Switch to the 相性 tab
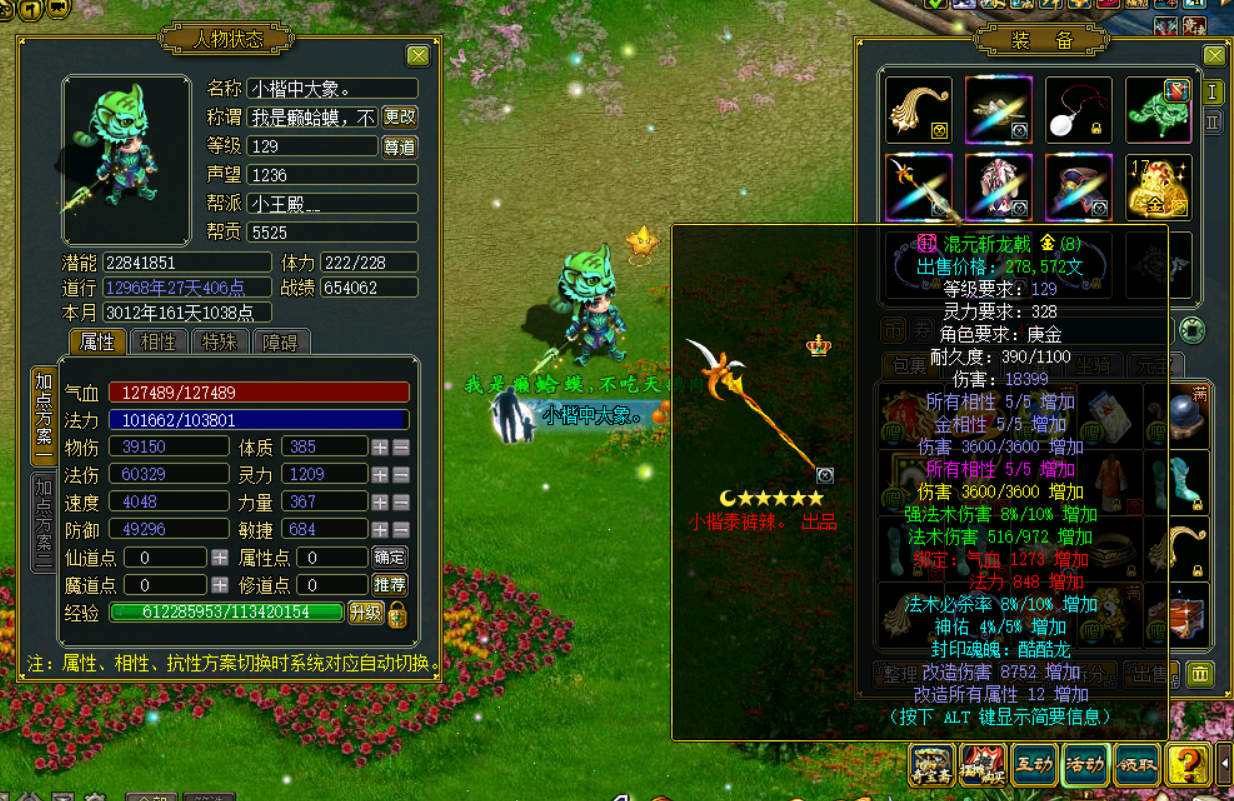1234x801 pixels. pyautogui.click(x=158, y=342)
